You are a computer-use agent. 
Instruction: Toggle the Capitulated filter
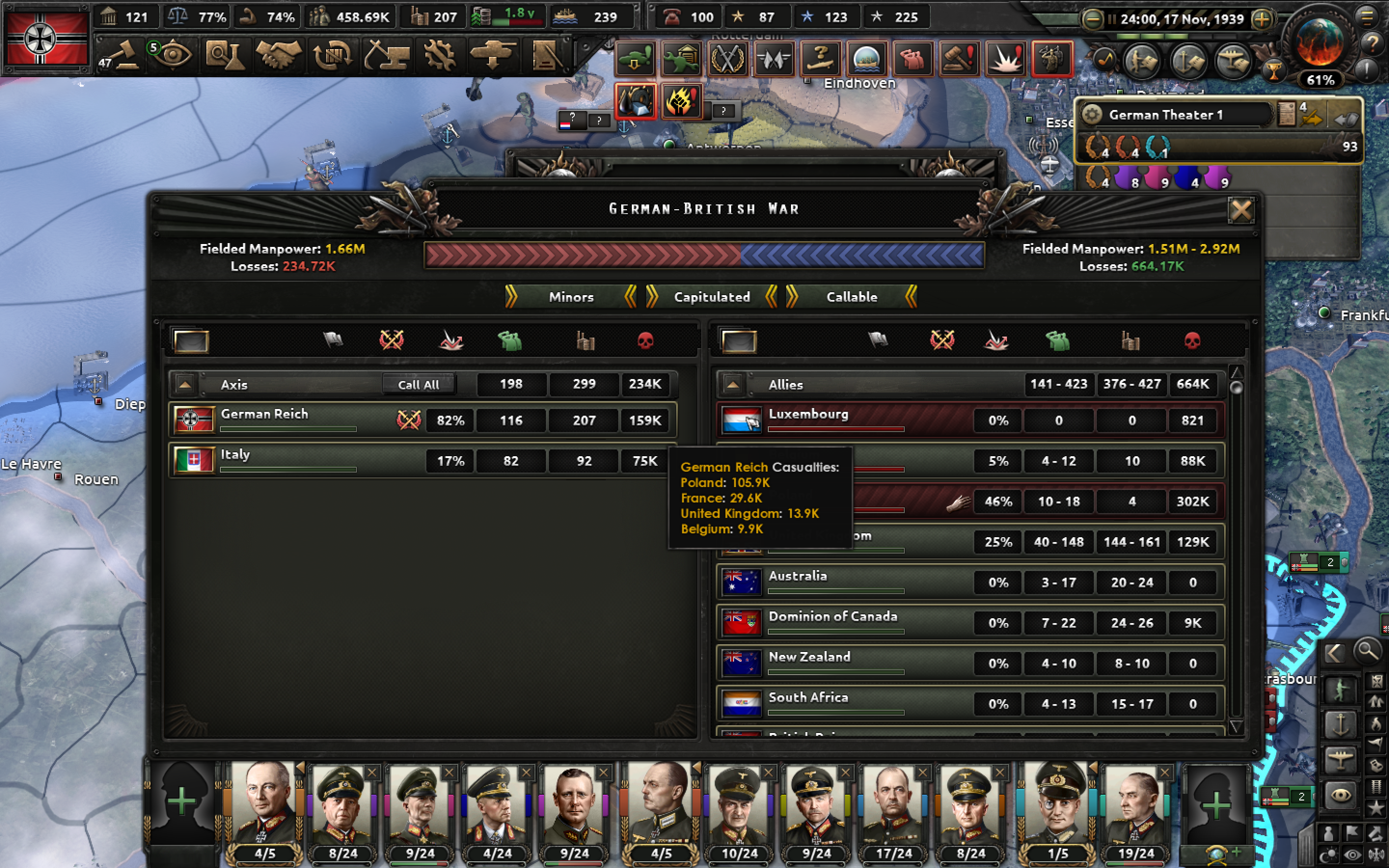(x=713, y=297)
